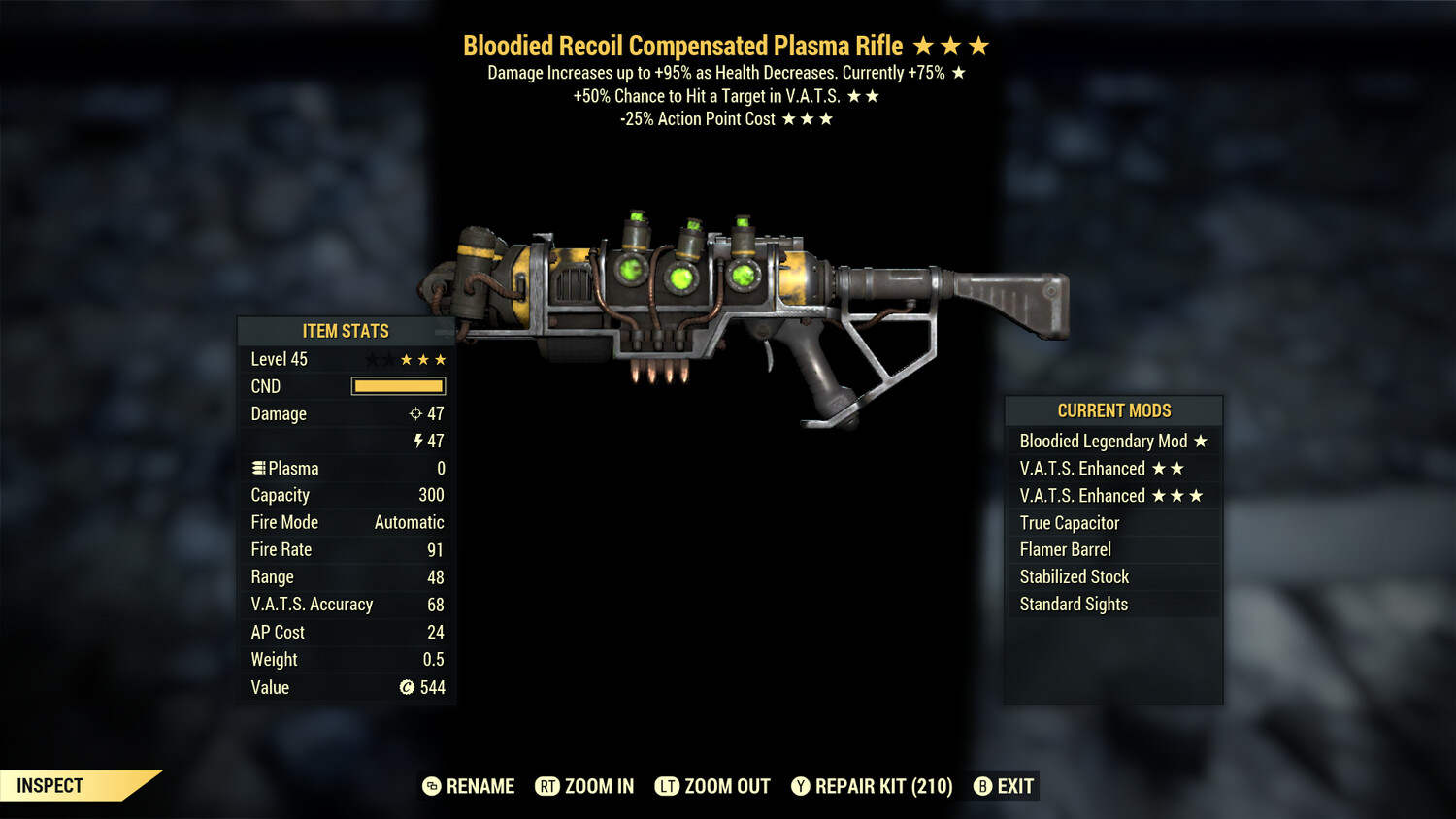Click the B button icon next to Exit
The image size is (1456, 819).
pos(983,786)
